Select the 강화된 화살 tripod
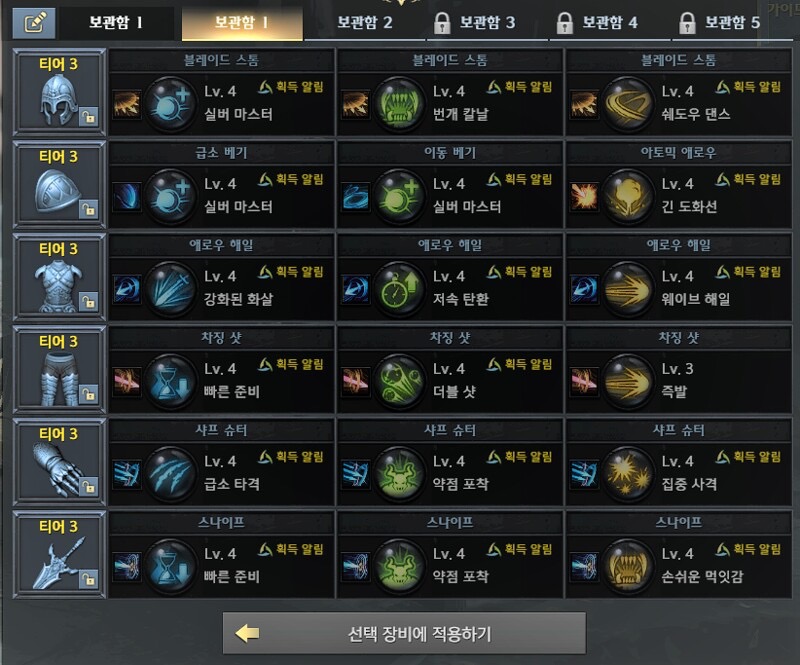Screen dimensions: 800x665 (221, 288)
